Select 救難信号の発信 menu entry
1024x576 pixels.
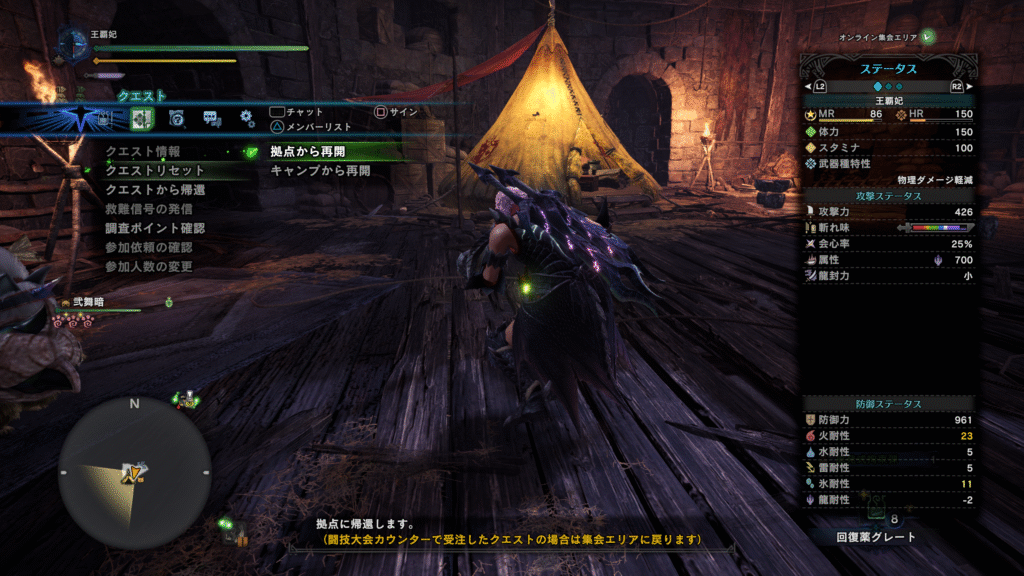[x=149, y=209]
